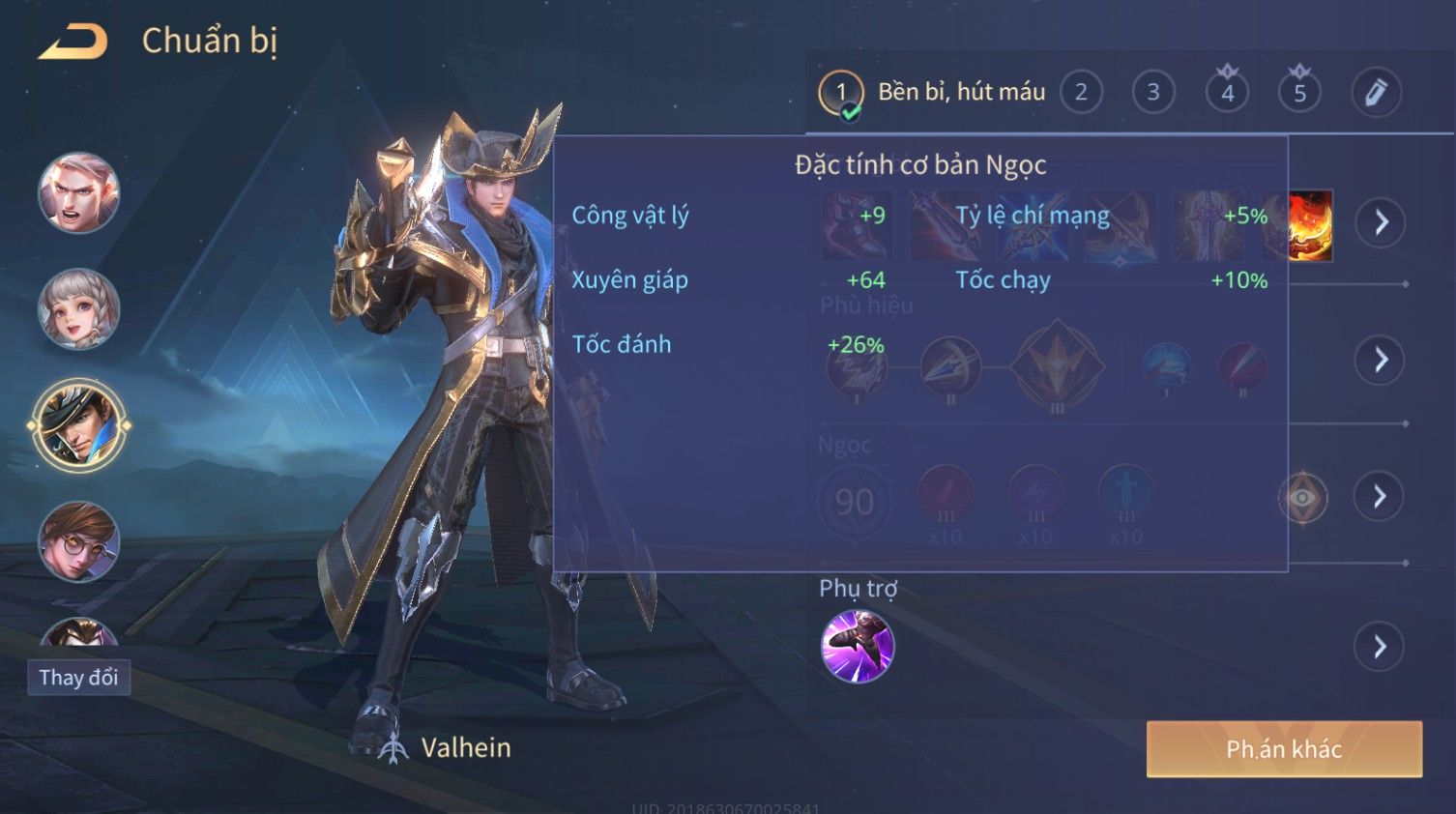Image resolution: width=1456 pixels, height=814 pixels.
Task: Open preset tab 5
Action: tap(1299, 93)
